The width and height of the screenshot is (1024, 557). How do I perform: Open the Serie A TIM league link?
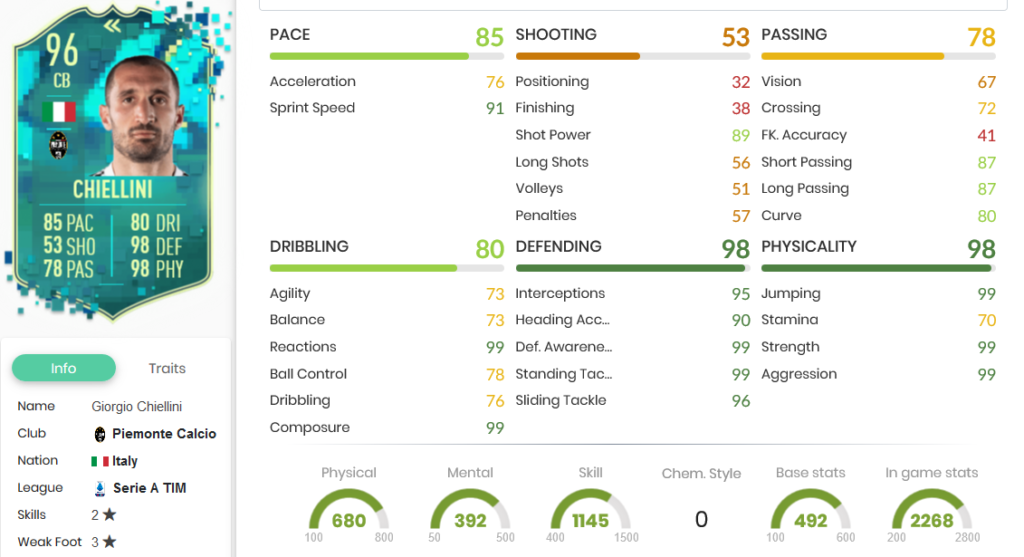point(149,488)
